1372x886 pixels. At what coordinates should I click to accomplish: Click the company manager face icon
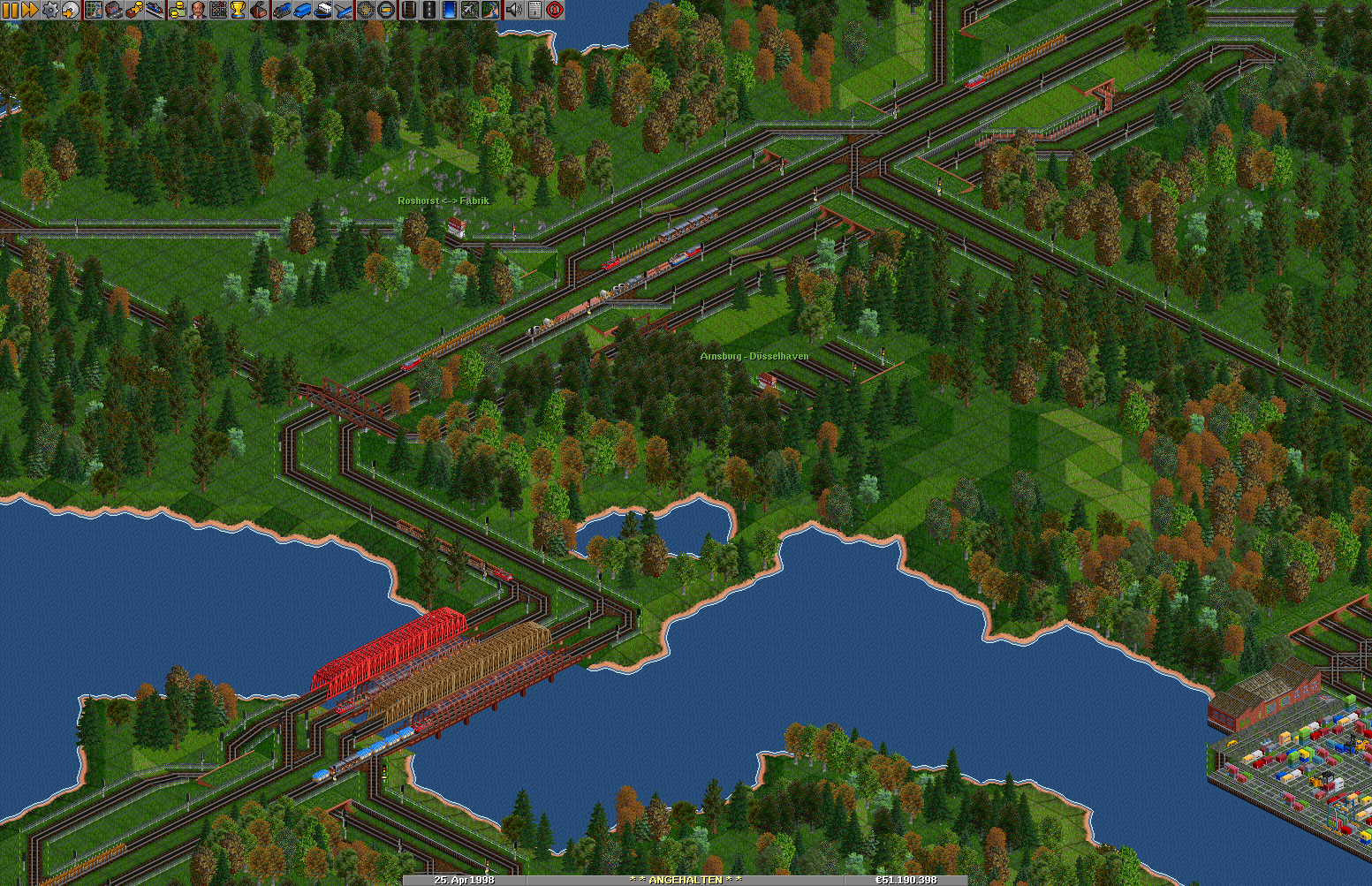pos(197,10)
